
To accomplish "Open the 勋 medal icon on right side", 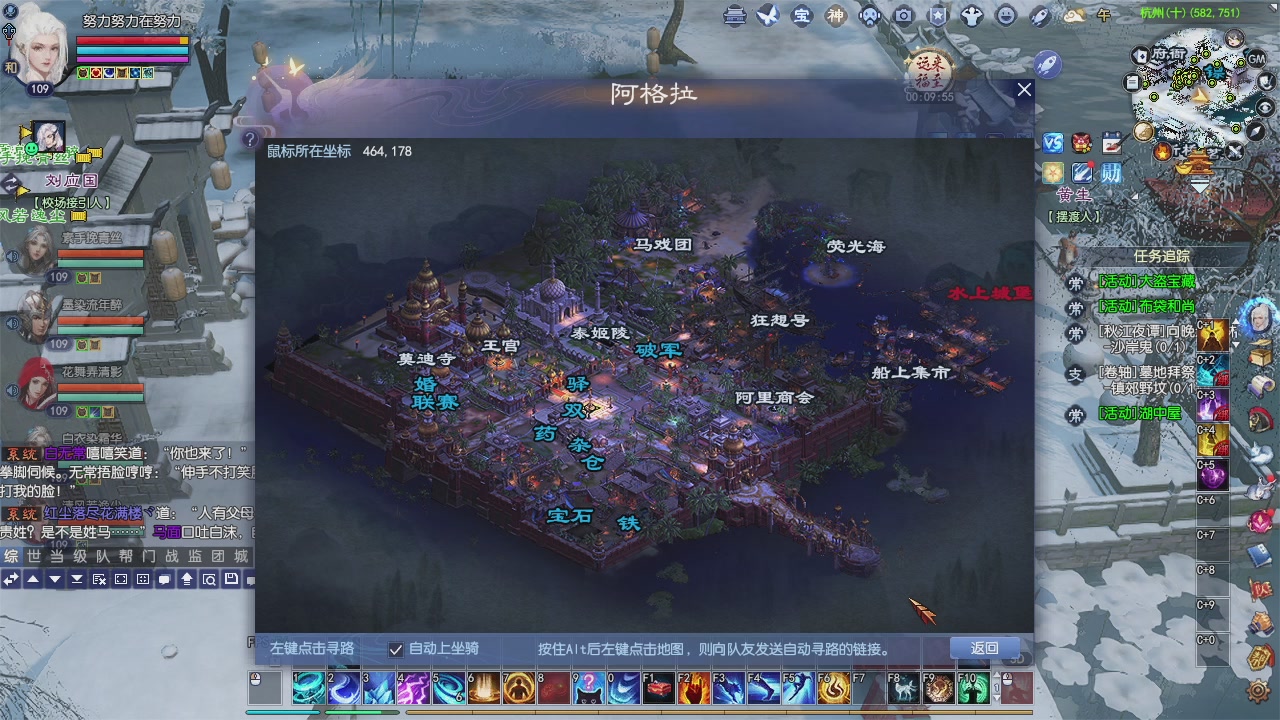I will click(x=1113, y=172).
